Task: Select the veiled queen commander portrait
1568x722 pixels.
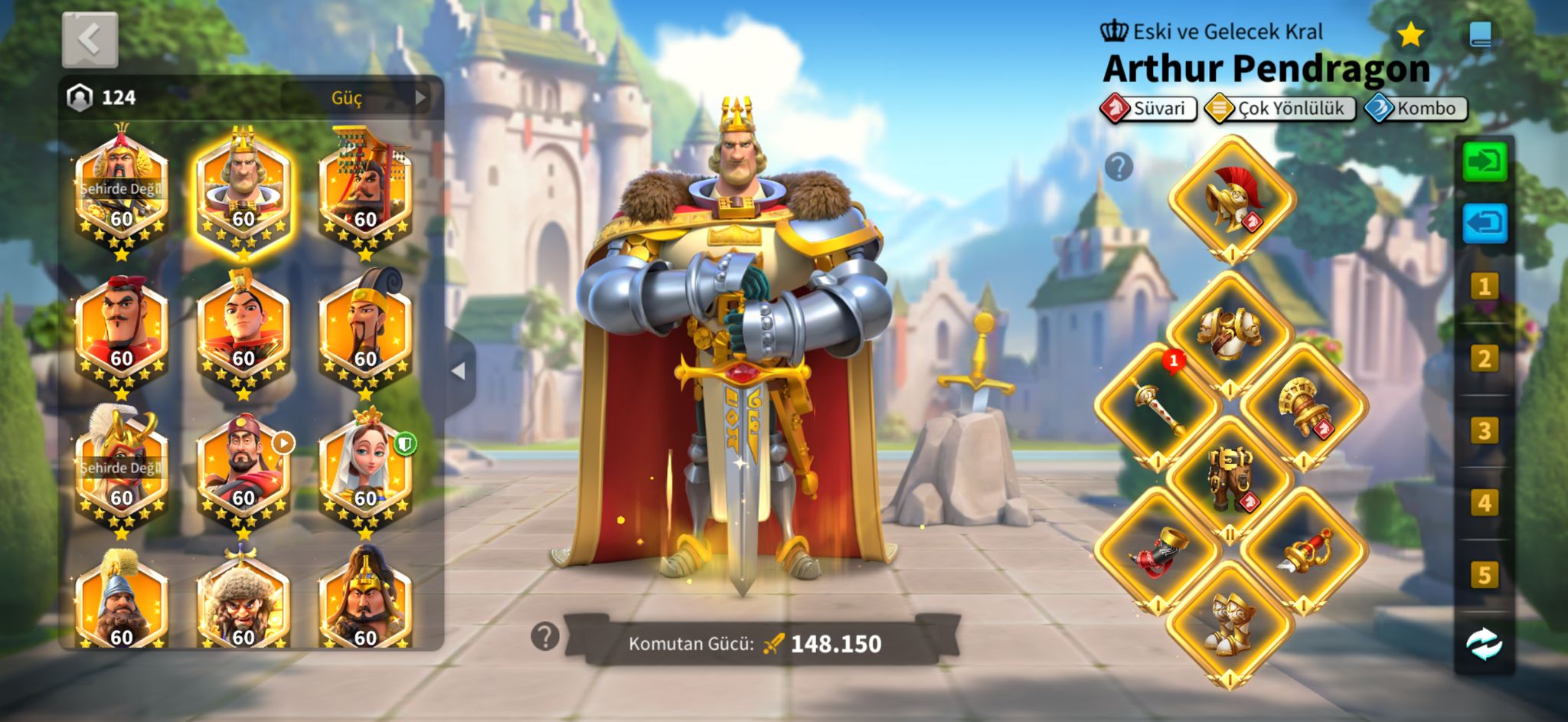Action: point(365,471)
